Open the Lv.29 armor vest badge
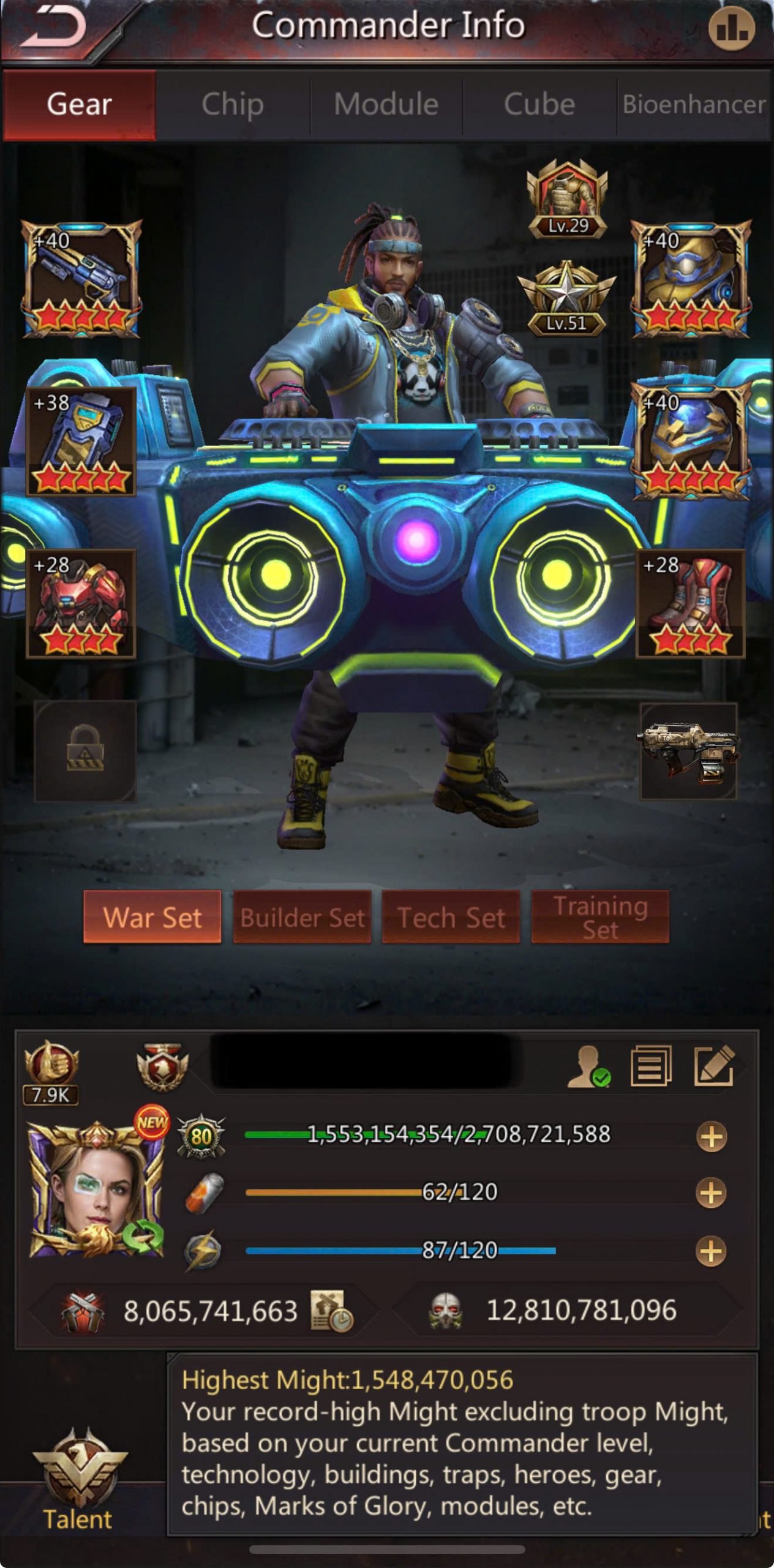The width and height of the screenshot is (774, 1568). 568,199
